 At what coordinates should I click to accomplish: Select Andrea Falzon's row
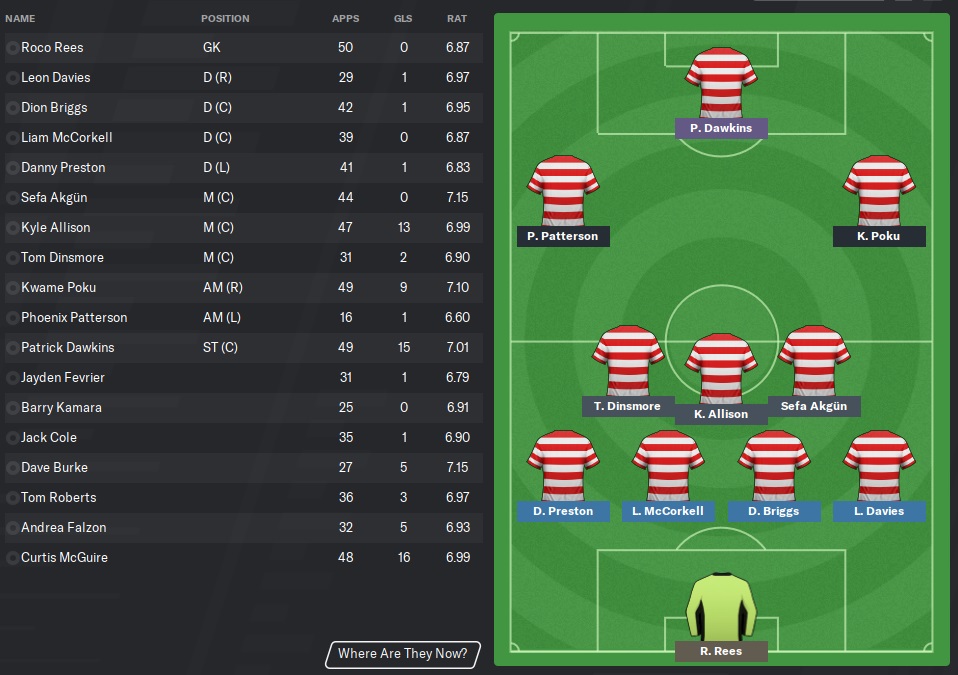point(63,528)
